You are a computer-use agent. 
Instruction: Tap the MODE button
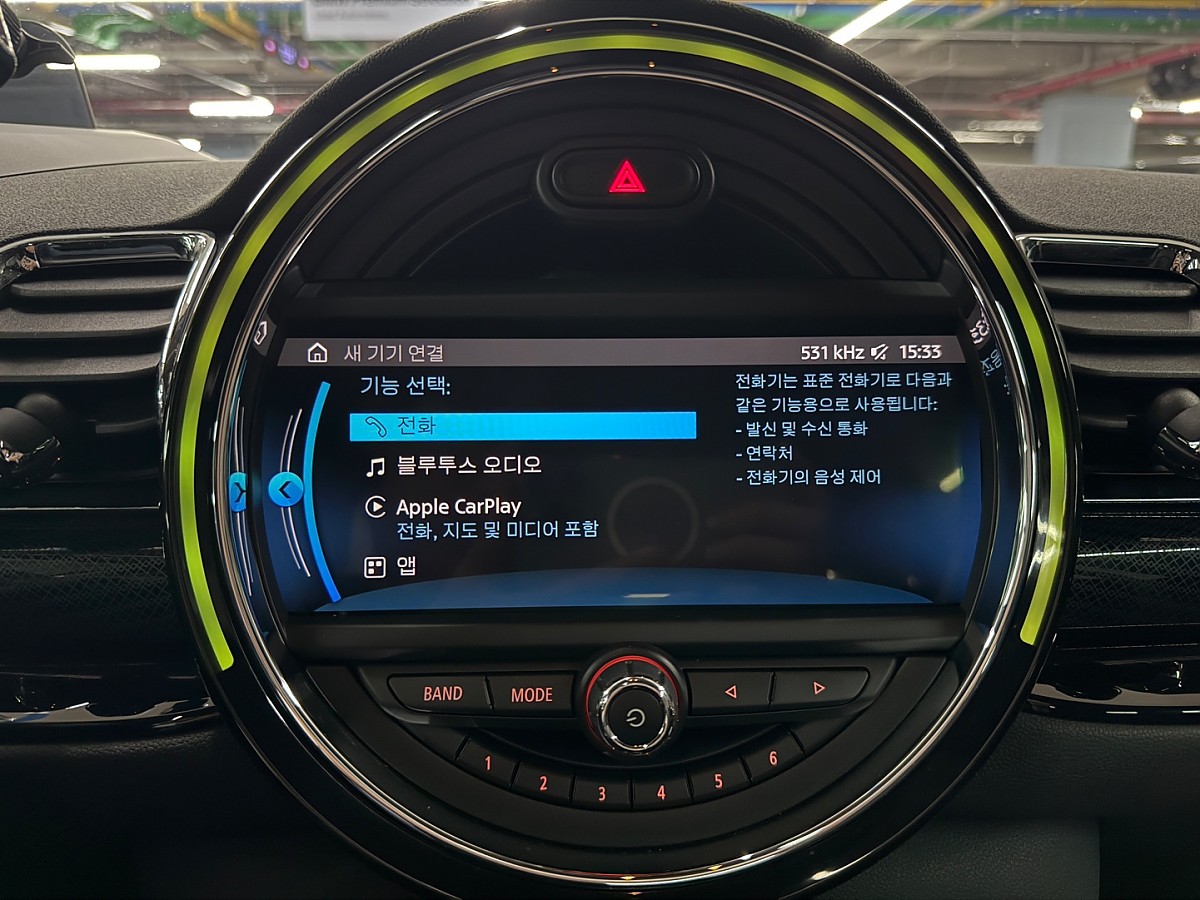[531, 695]
